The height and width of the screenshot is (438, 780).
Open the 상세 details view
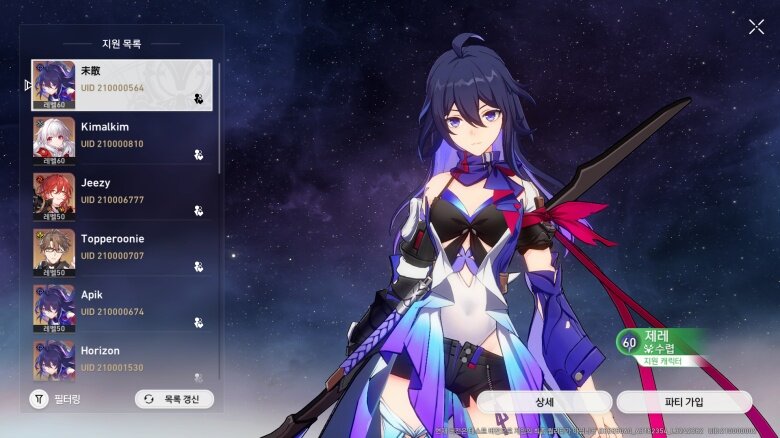point(544,402)
